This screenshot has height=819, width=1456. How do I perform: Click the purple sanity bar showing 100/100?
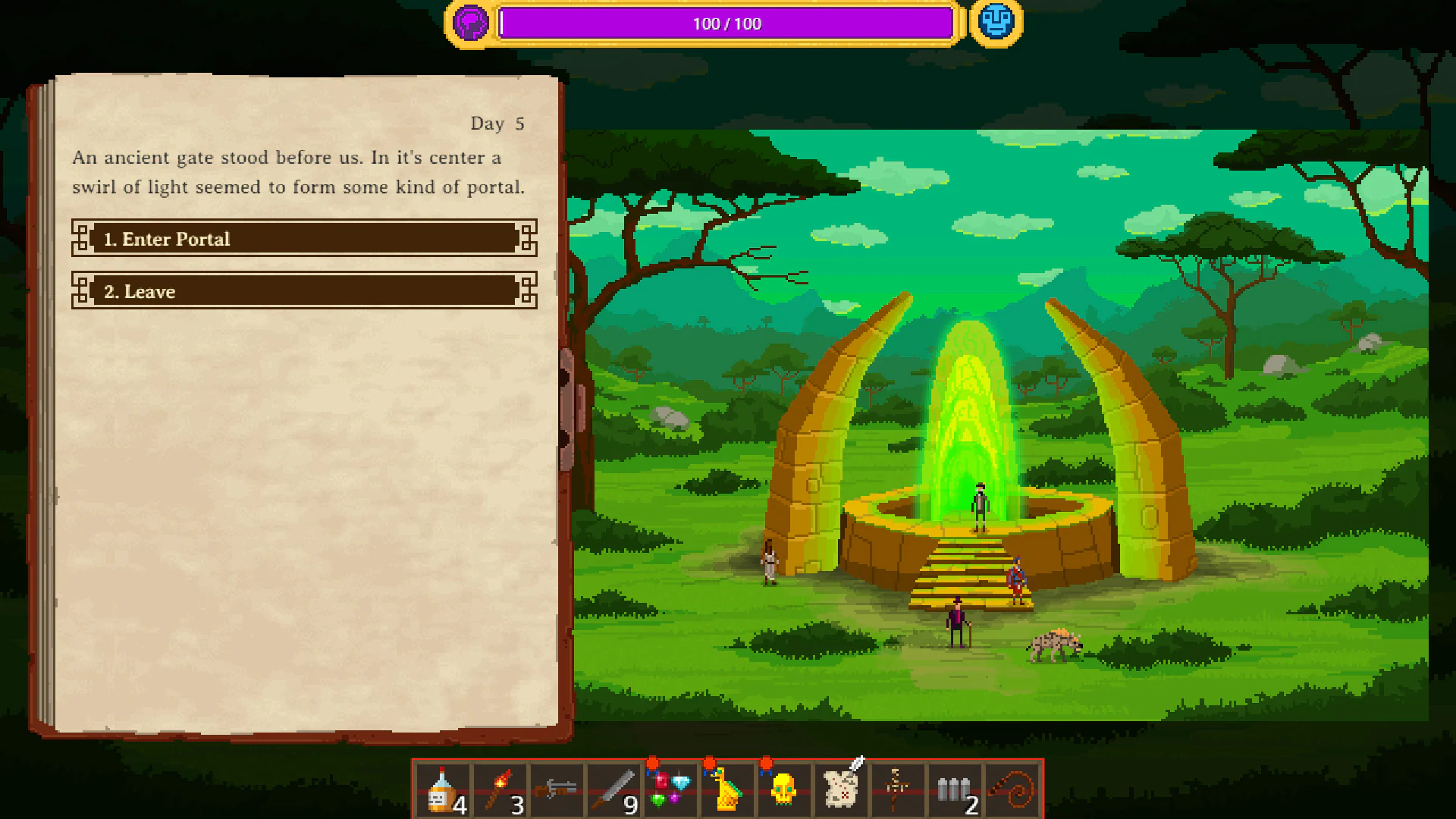pos(726,23)
